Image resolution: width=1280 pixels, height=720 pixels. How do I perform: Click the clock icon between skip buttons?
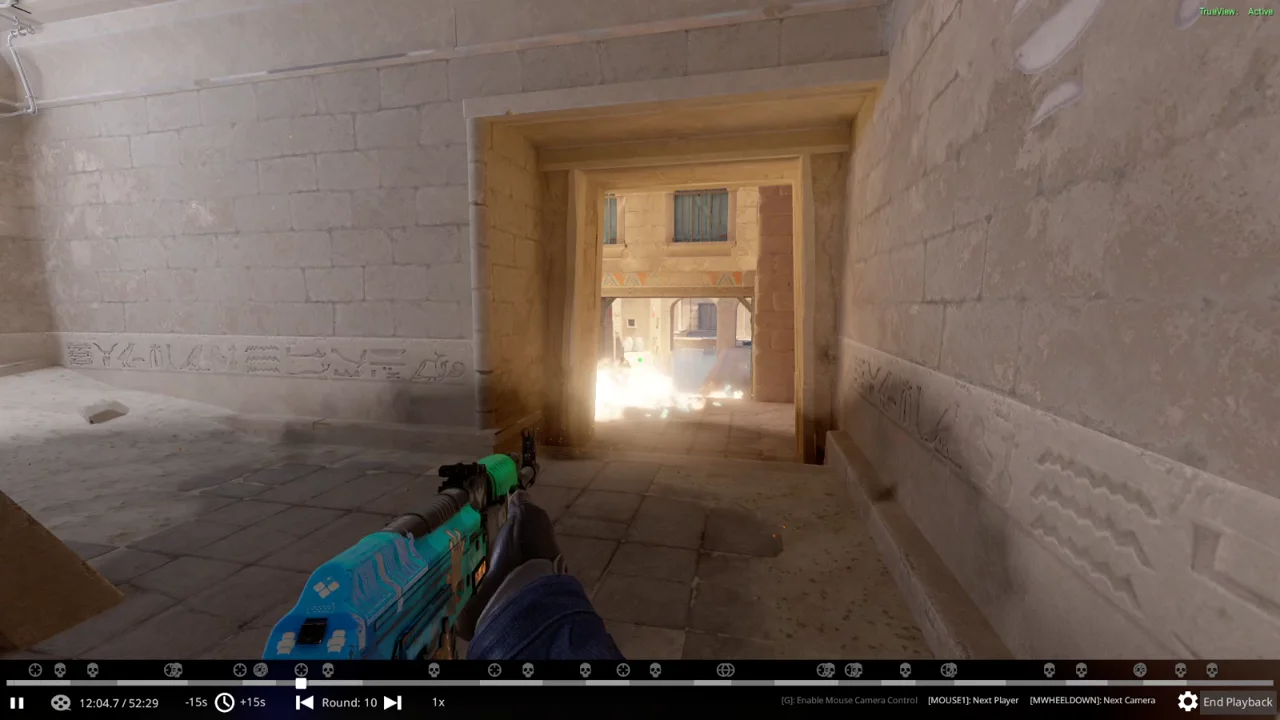point(225,702)
